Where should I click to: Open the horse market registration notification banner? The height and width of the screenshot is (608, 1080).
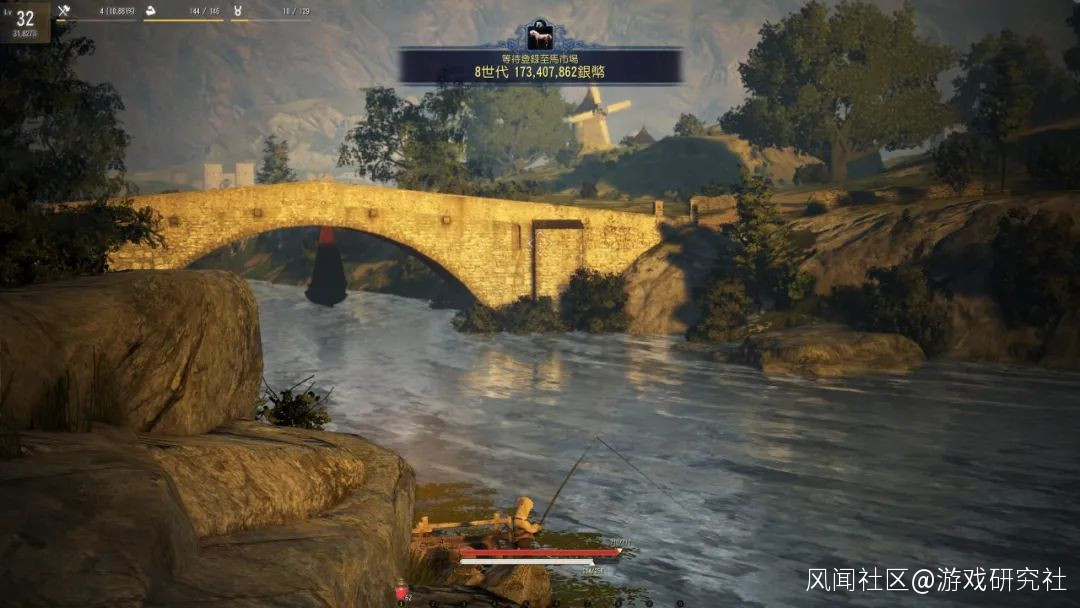click(540, 66)
